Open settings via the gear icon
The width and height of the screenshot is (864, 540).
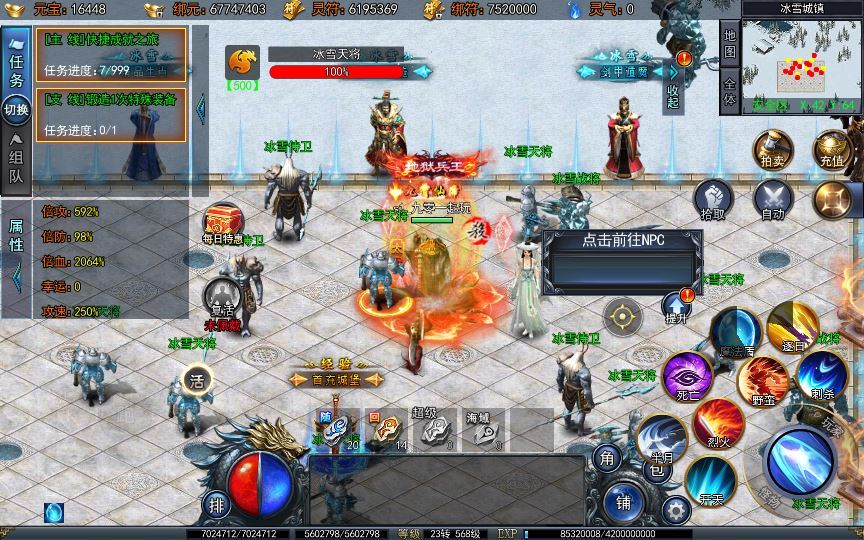[x=677, y=510]
